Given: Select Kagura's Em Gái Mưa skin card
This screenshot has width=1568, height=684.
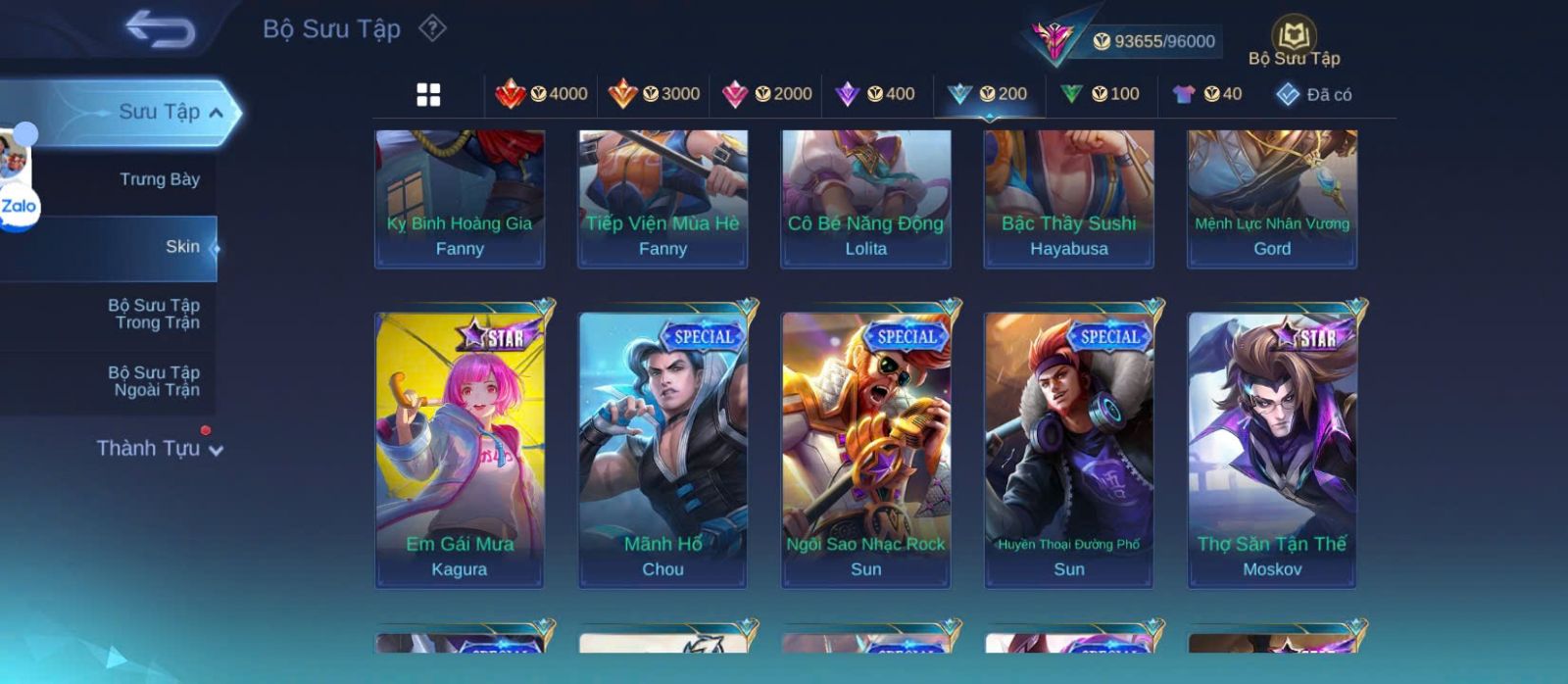Looking at the screenshot, I should coord(460,449).
